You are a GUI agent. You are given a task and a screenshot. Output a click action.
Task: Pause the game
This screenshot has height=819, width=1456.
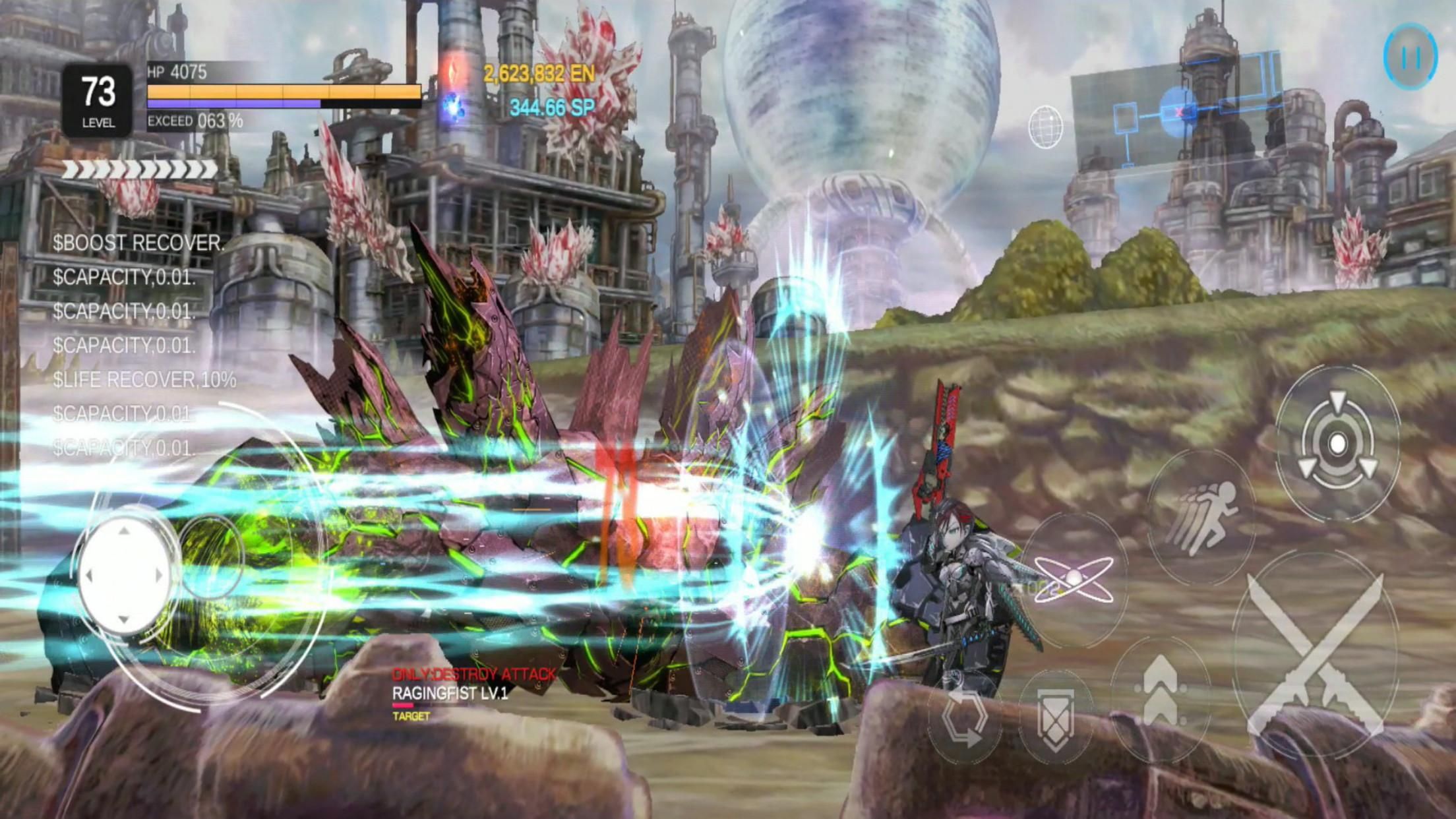pyautogui.click(x=1411, y=56)
